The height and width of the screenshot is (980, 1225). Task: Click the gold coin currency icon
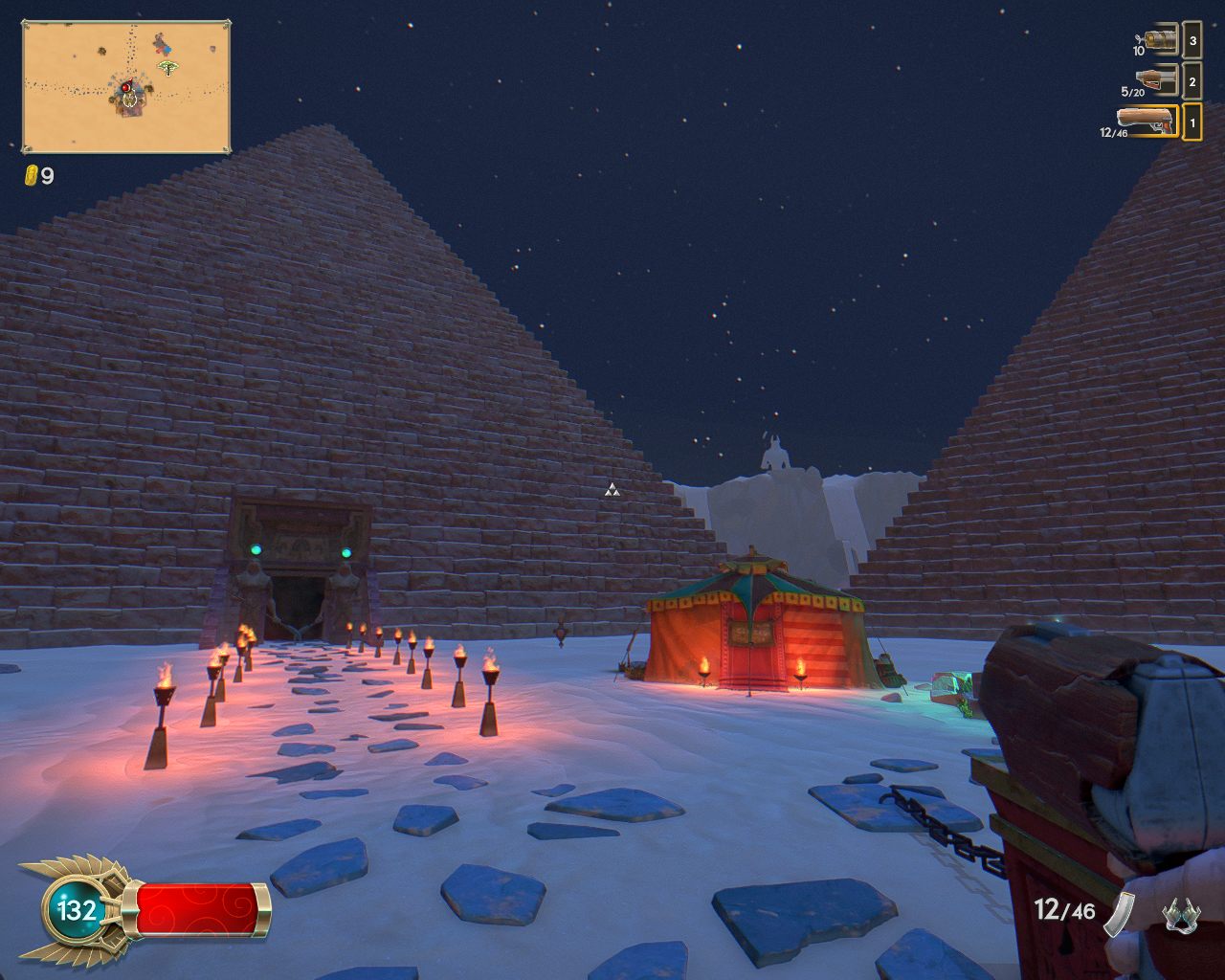point(30,175)
